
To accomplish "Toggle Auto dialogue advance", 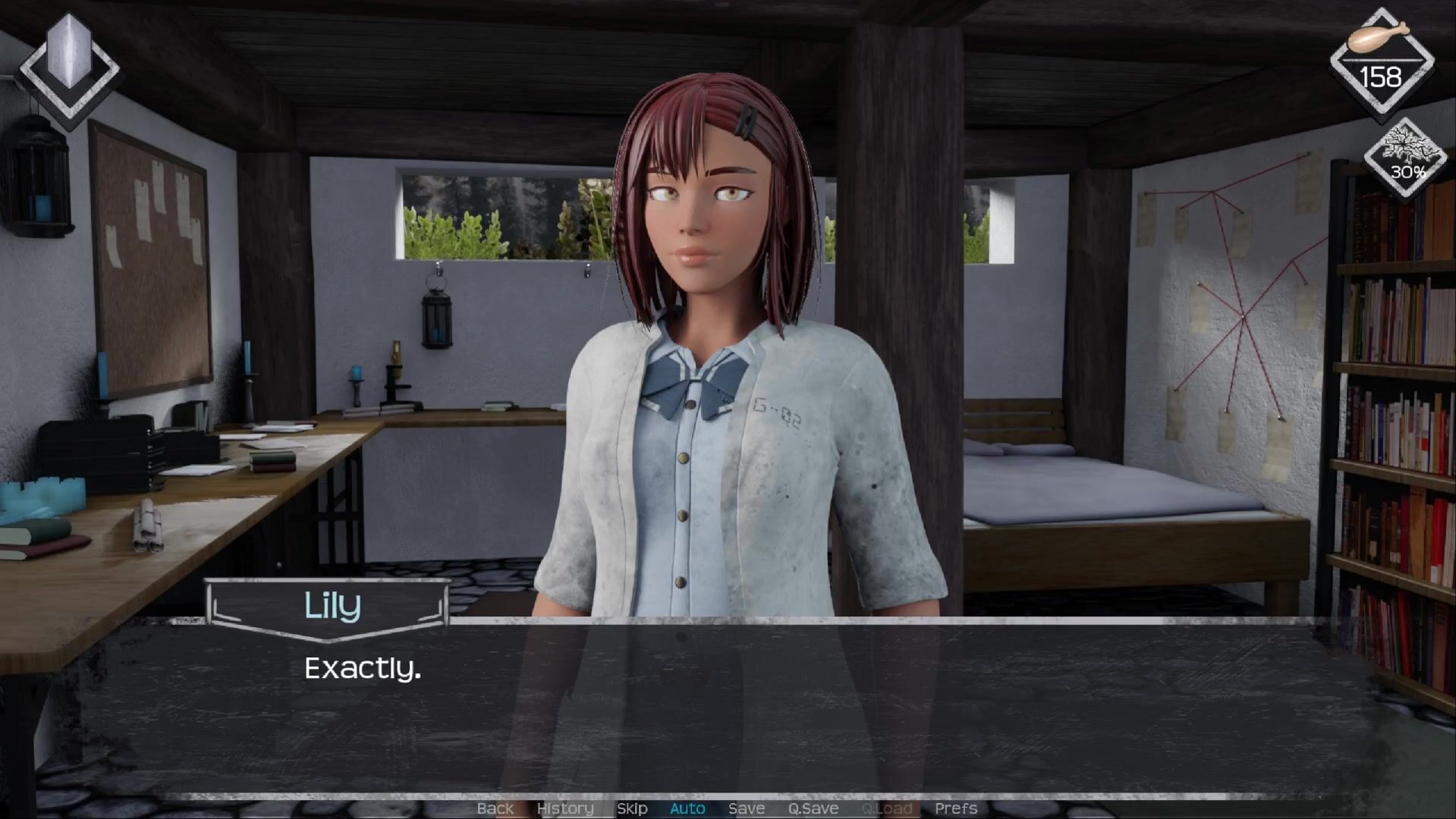I will (x=687, y=808).
